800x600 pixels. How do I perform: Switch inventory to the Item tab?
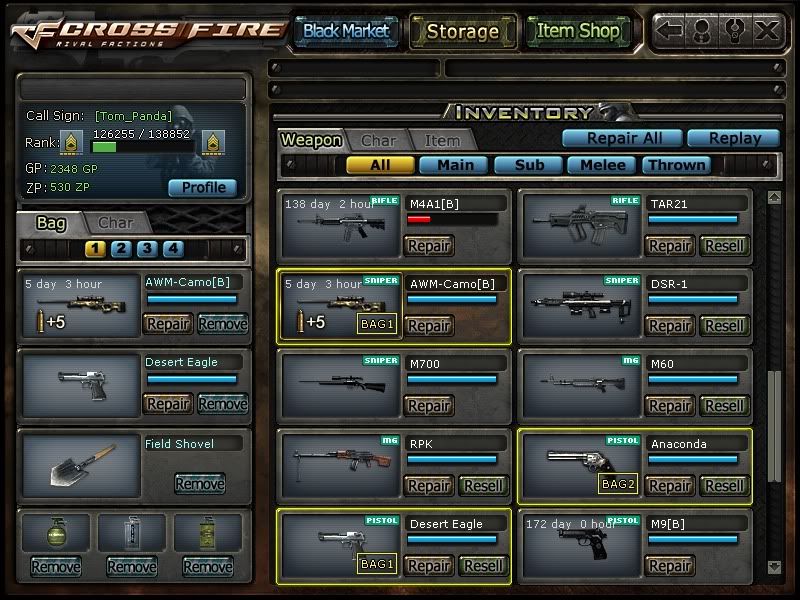442,141
